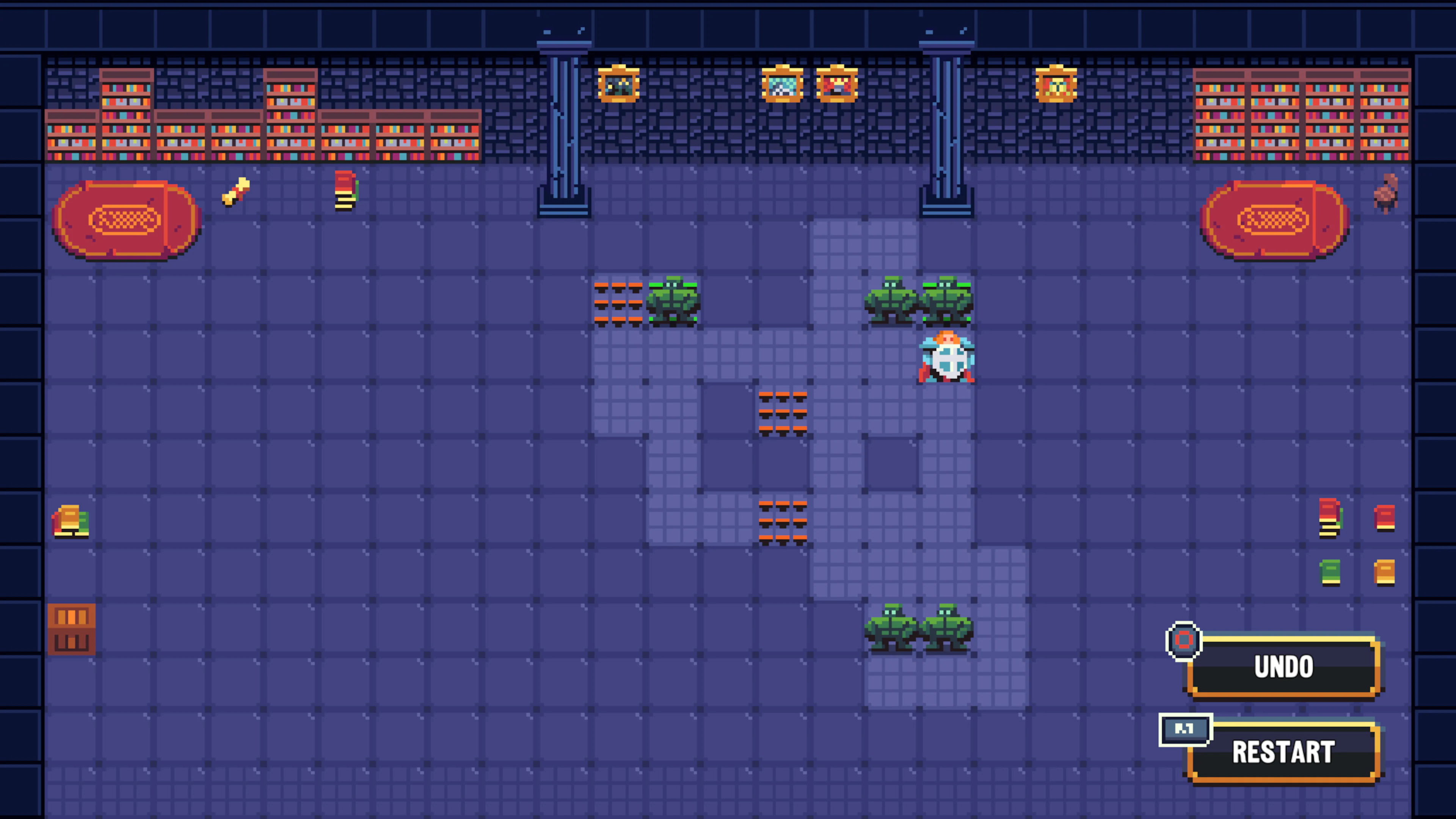Click the gold framed painting near the right bookshelves
Viewport: 1456px width, 819px height.
coord(1056,85)
